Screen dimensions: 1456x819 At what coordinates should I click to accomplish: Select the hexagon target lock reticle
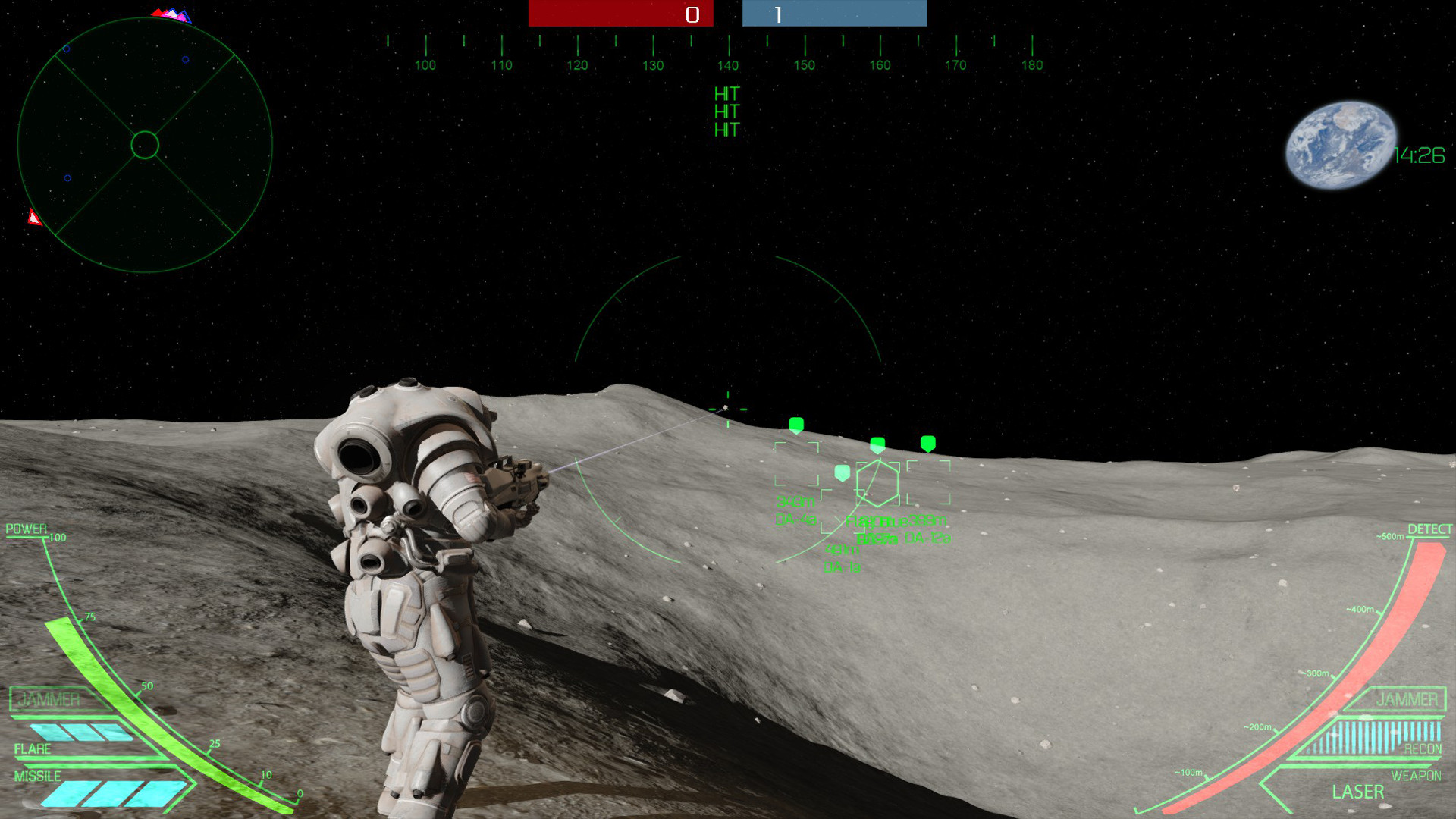coord(877,484)
